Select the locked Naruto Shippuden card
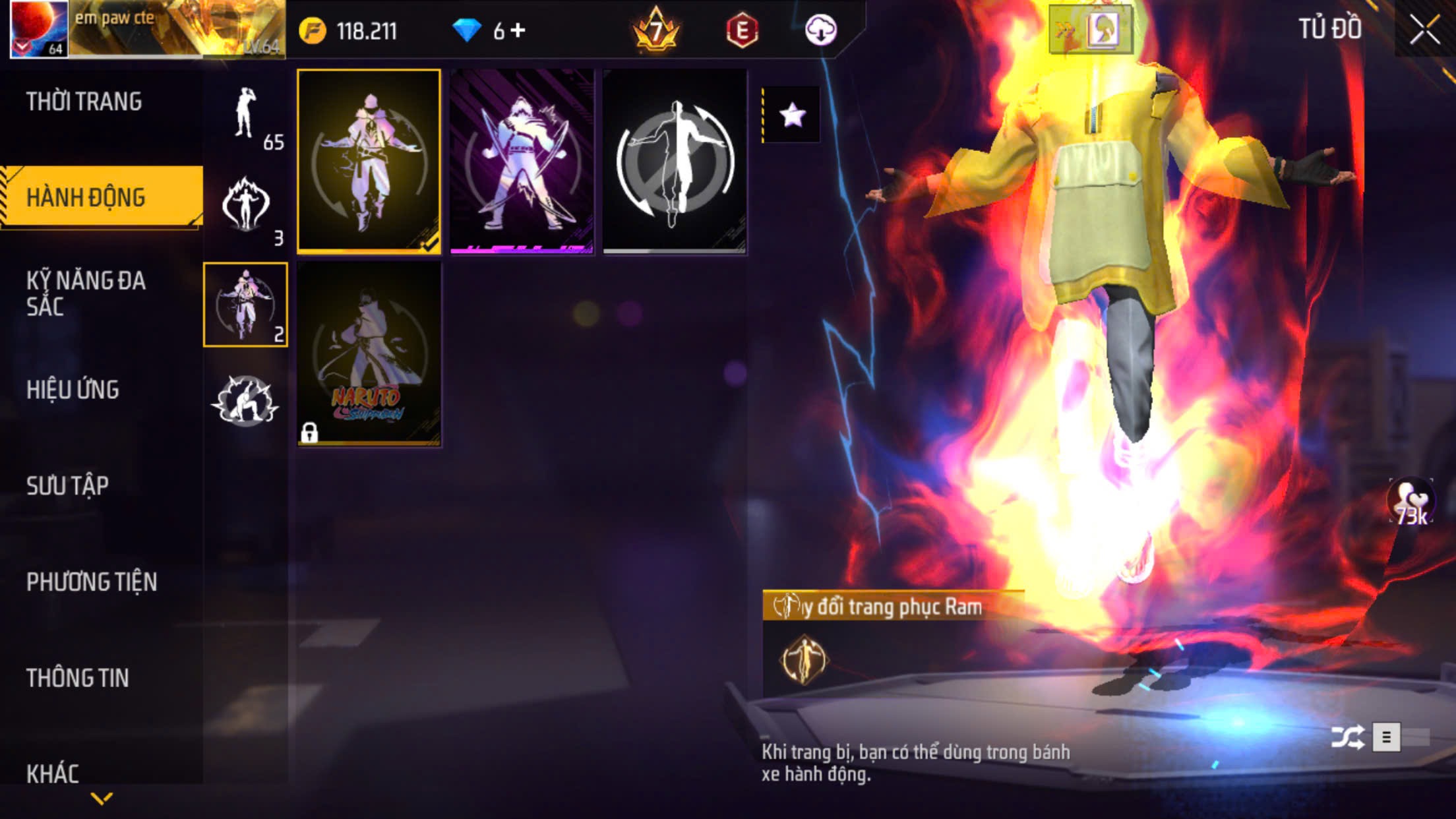Viewport: 1456px width, 819px height. (x=369, y=354)
